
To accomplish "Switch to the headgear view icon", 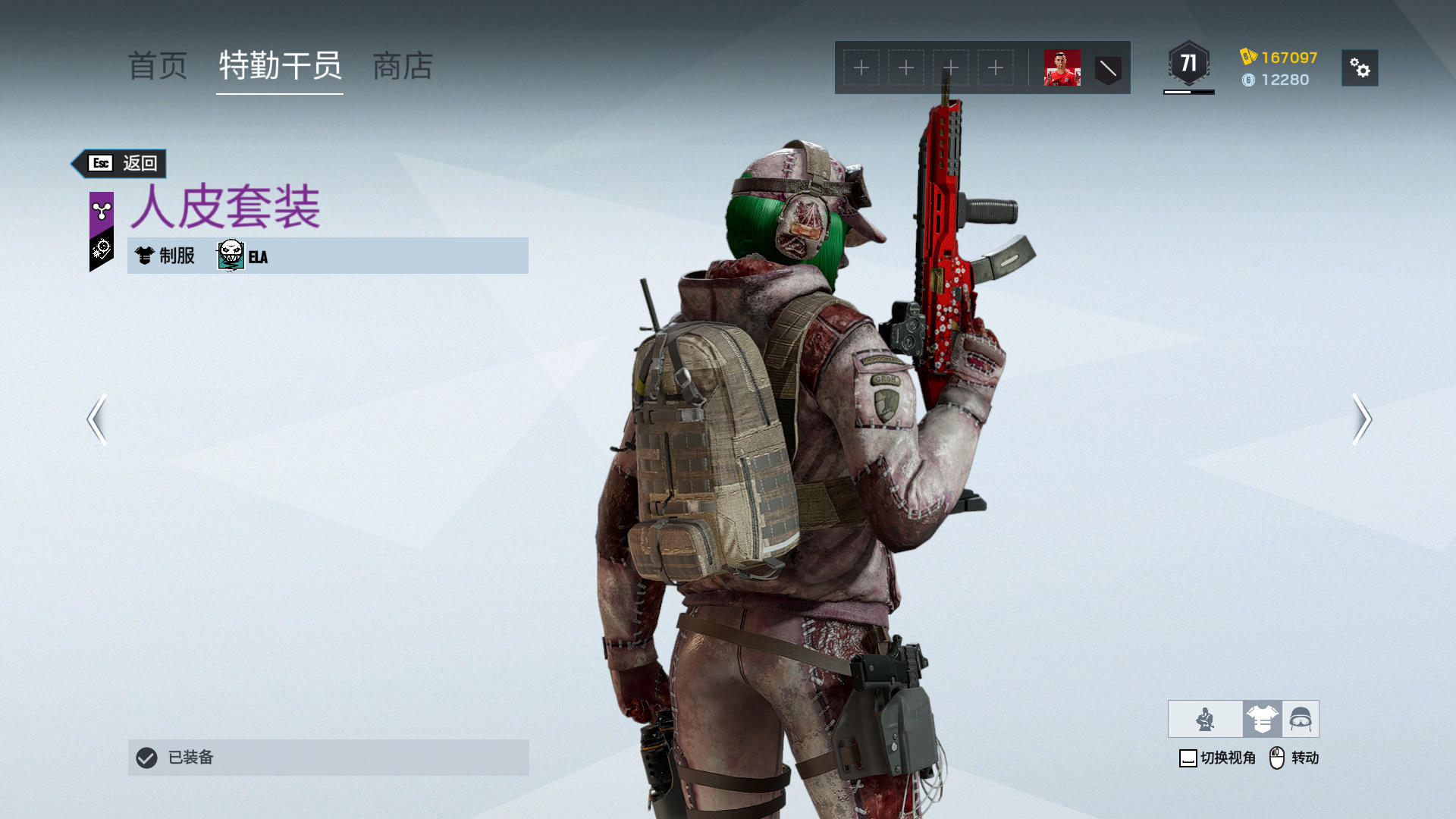I will (x=1301, y=719).
